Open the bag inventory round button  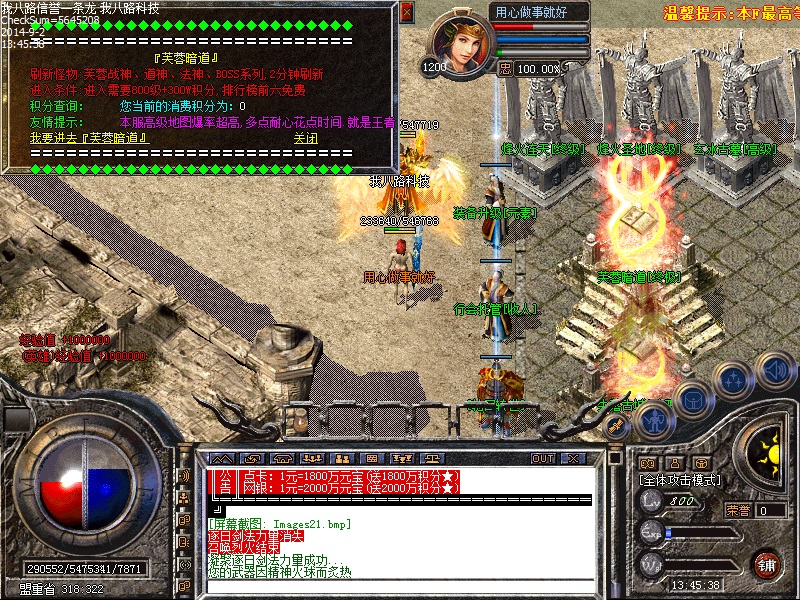[692, 399]
